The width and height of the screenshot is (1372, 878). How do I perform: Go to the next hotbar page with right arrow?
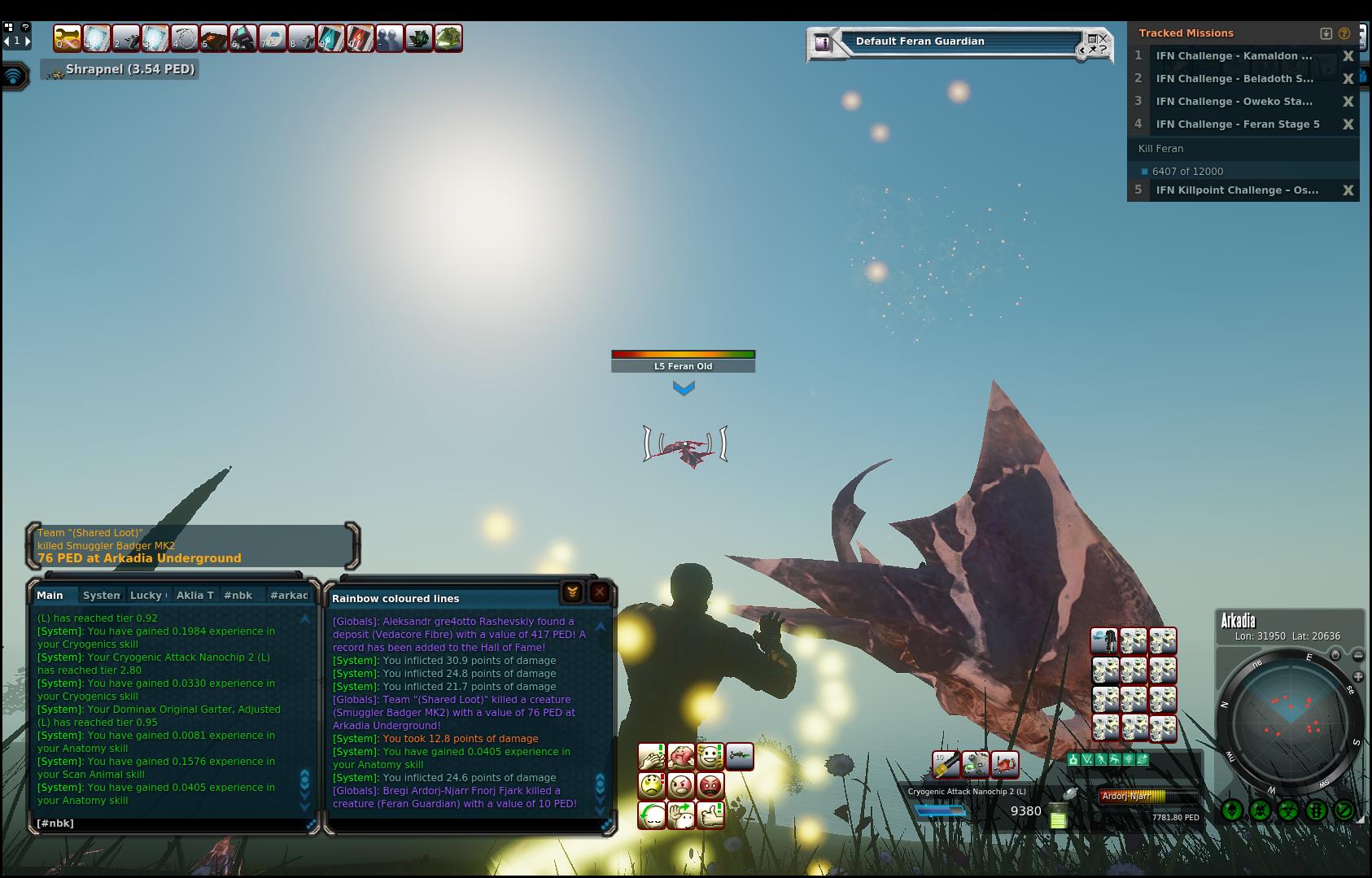point(27,41)
